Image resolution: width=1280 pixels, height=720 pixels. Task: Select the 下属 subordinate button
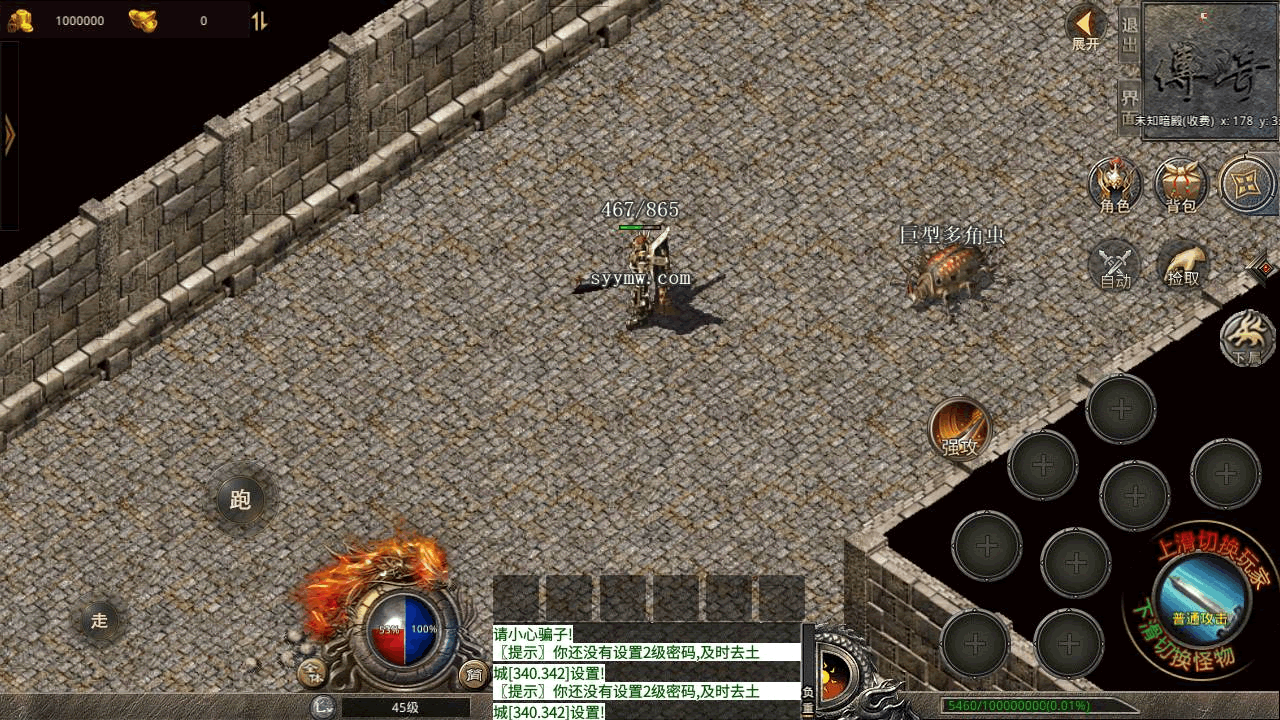tap(1247, 338)
